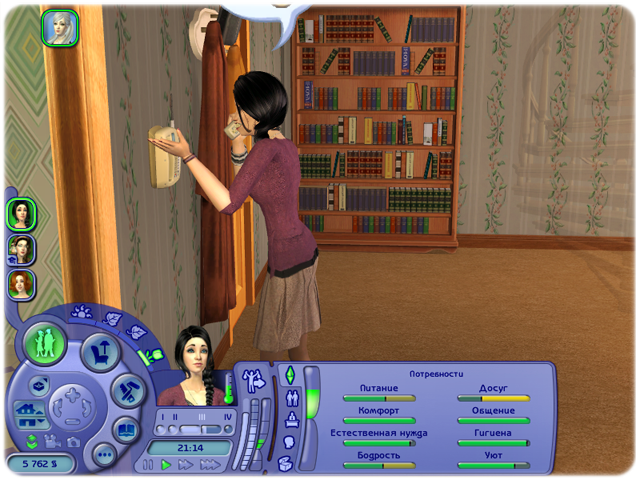Set game speed to double fast forward
Image resolution: width=640 pixels, height=480 pixels.
pyautogui.click(x=187, y=465)
